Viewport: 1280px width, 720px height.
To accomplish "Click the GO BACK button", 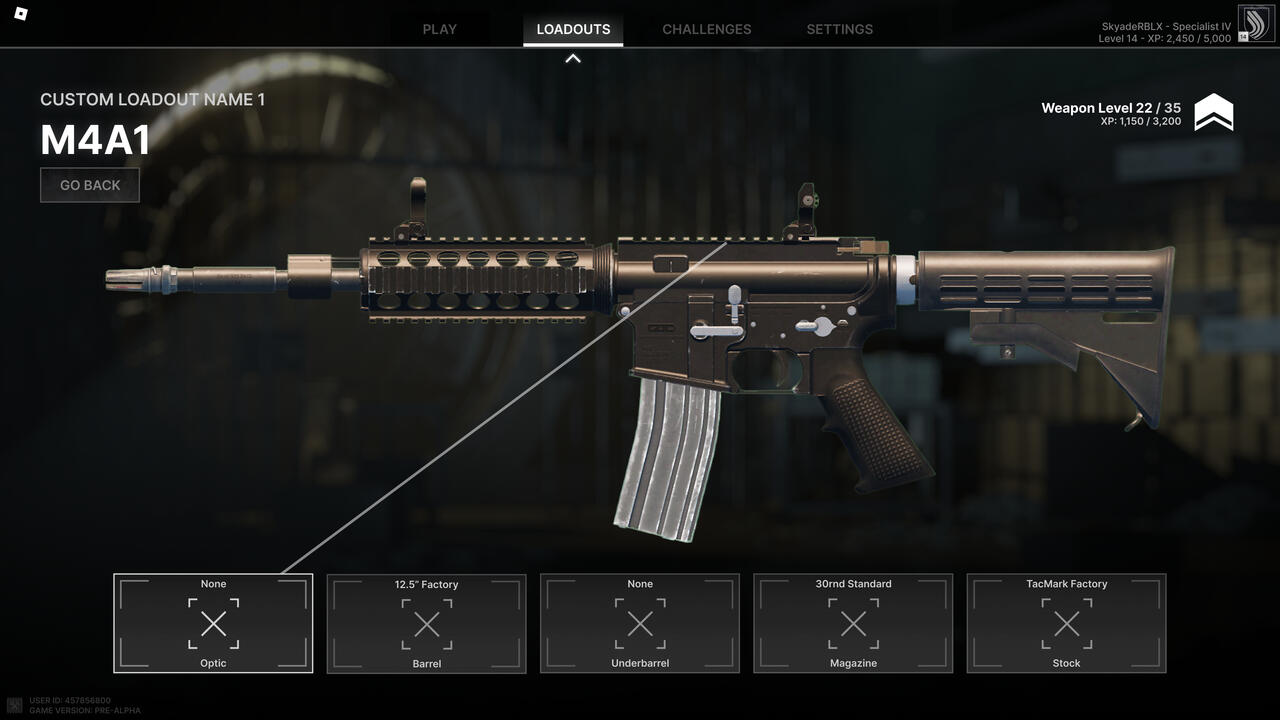I will click(90, 185).
